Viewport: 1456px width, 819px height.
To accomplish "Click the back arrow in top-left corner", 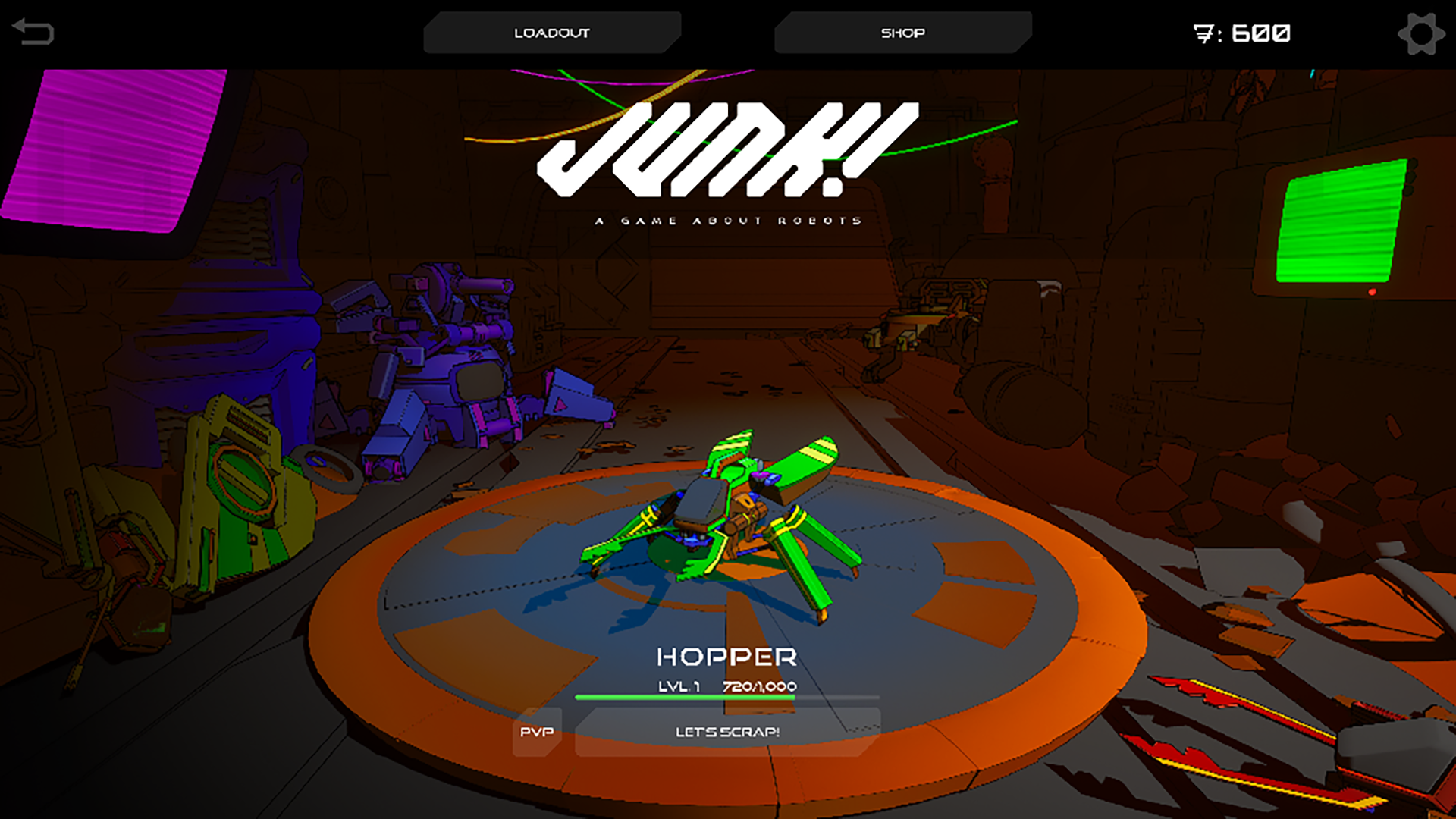I will pyautogui.click(x=33, y=30).
